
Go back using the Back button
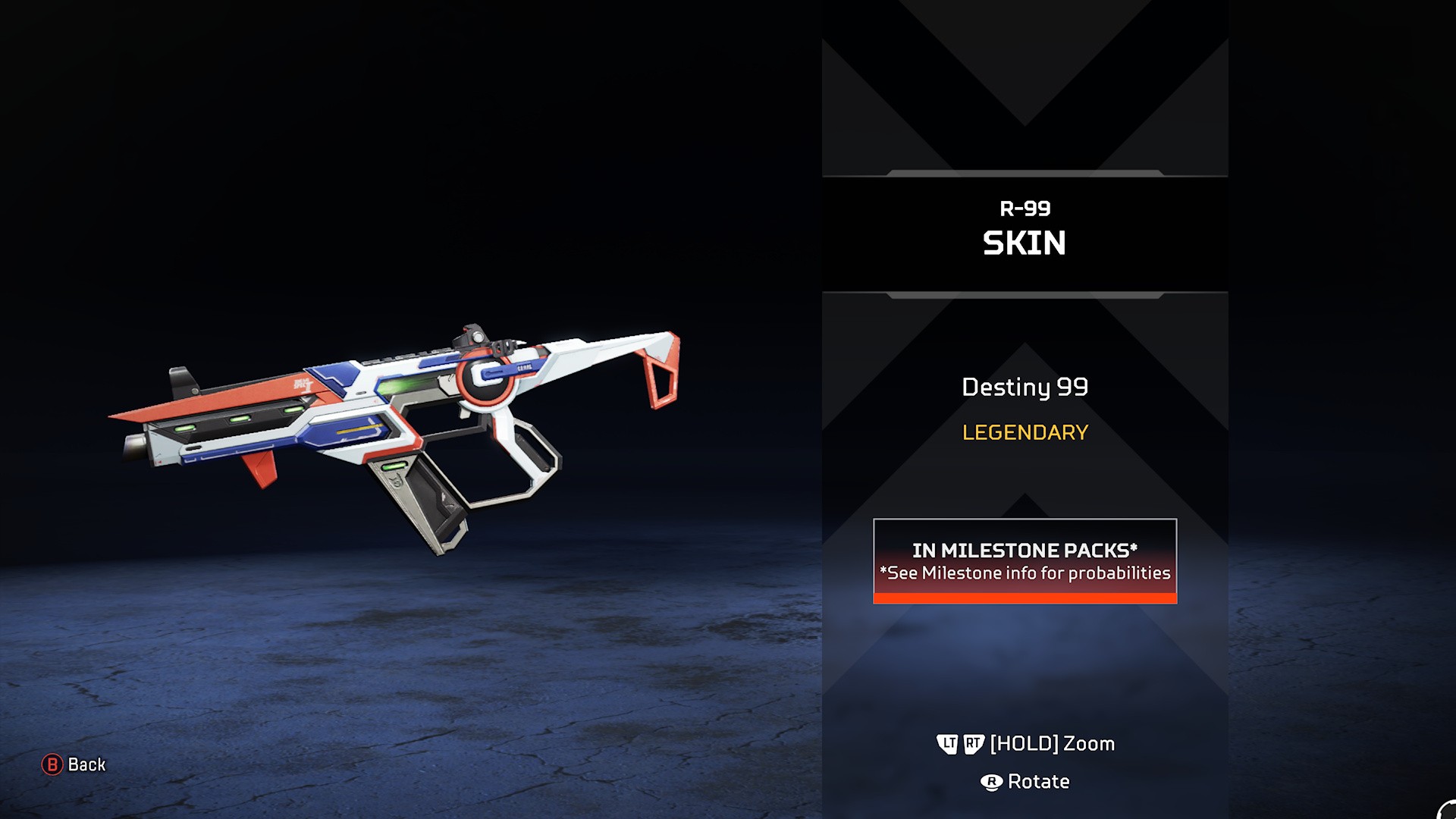[74, 764]
